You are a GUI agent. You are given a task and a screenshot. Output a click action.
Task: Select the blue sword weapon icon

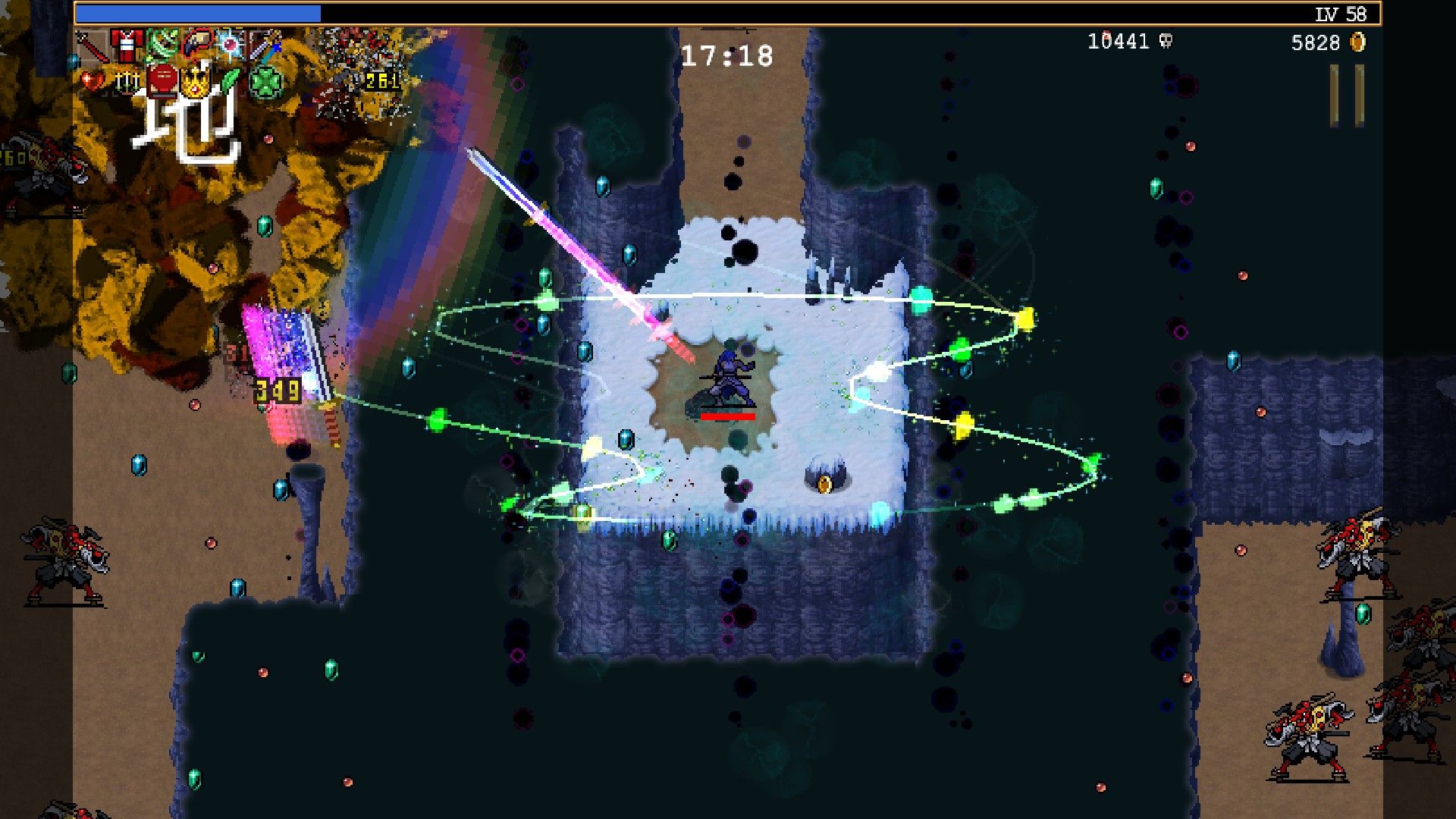point(265,45)
